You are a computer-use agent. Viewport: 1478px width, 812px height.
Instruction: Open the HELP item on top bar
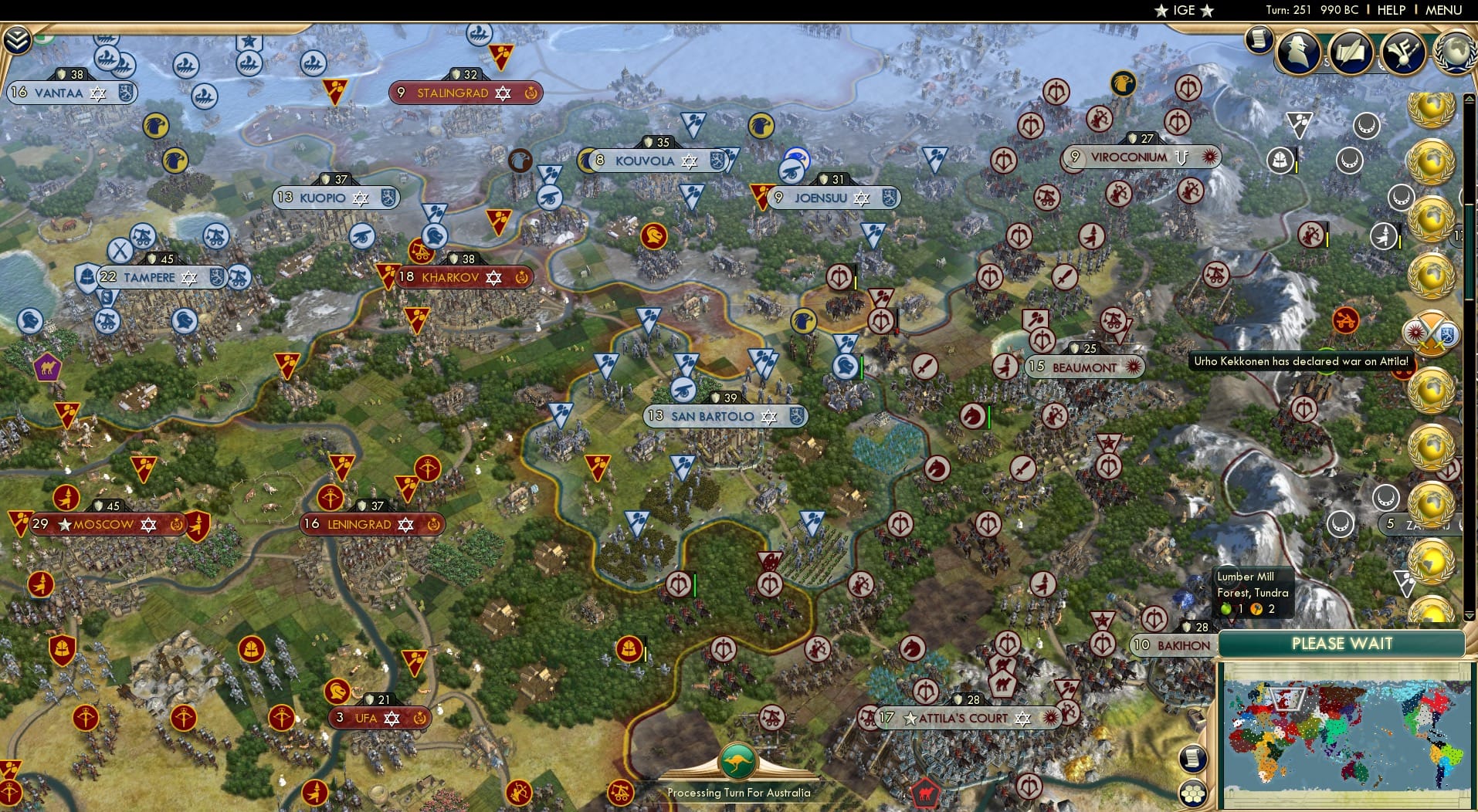[1390, 11]
